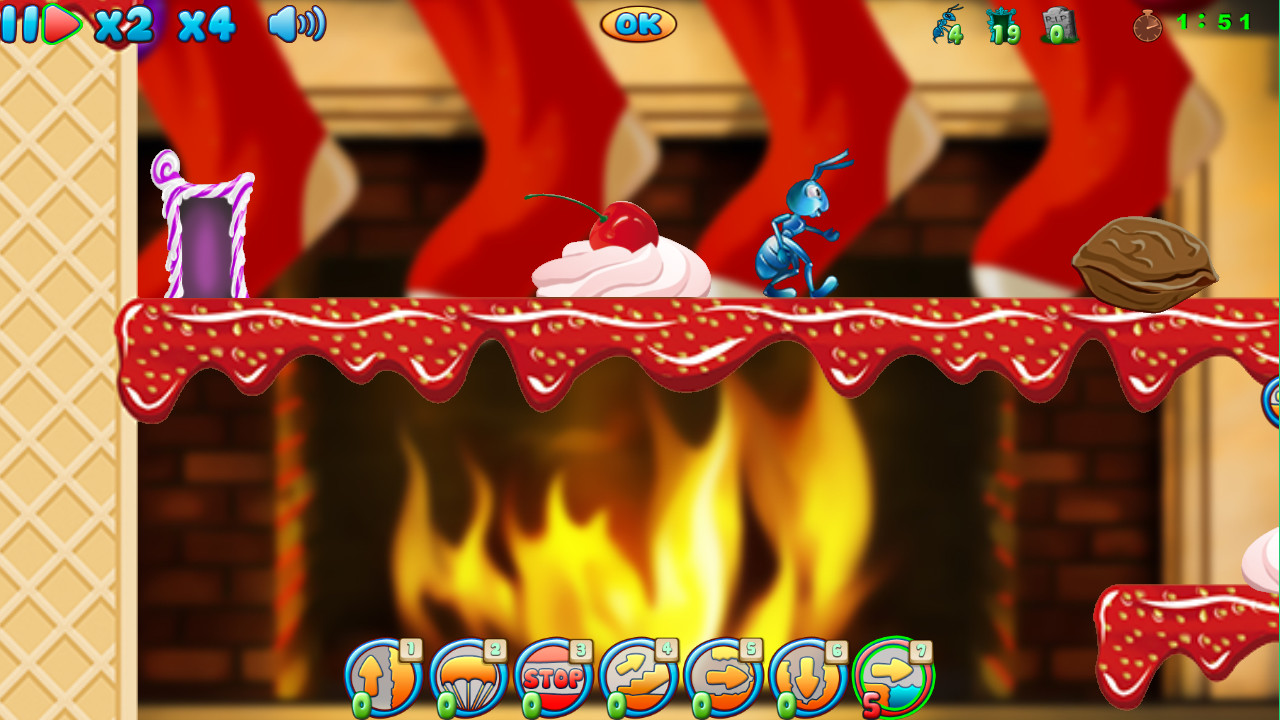1280x720 pixels.
Task: Select the dig-down ability icon numbered 6
Action: 807,675
